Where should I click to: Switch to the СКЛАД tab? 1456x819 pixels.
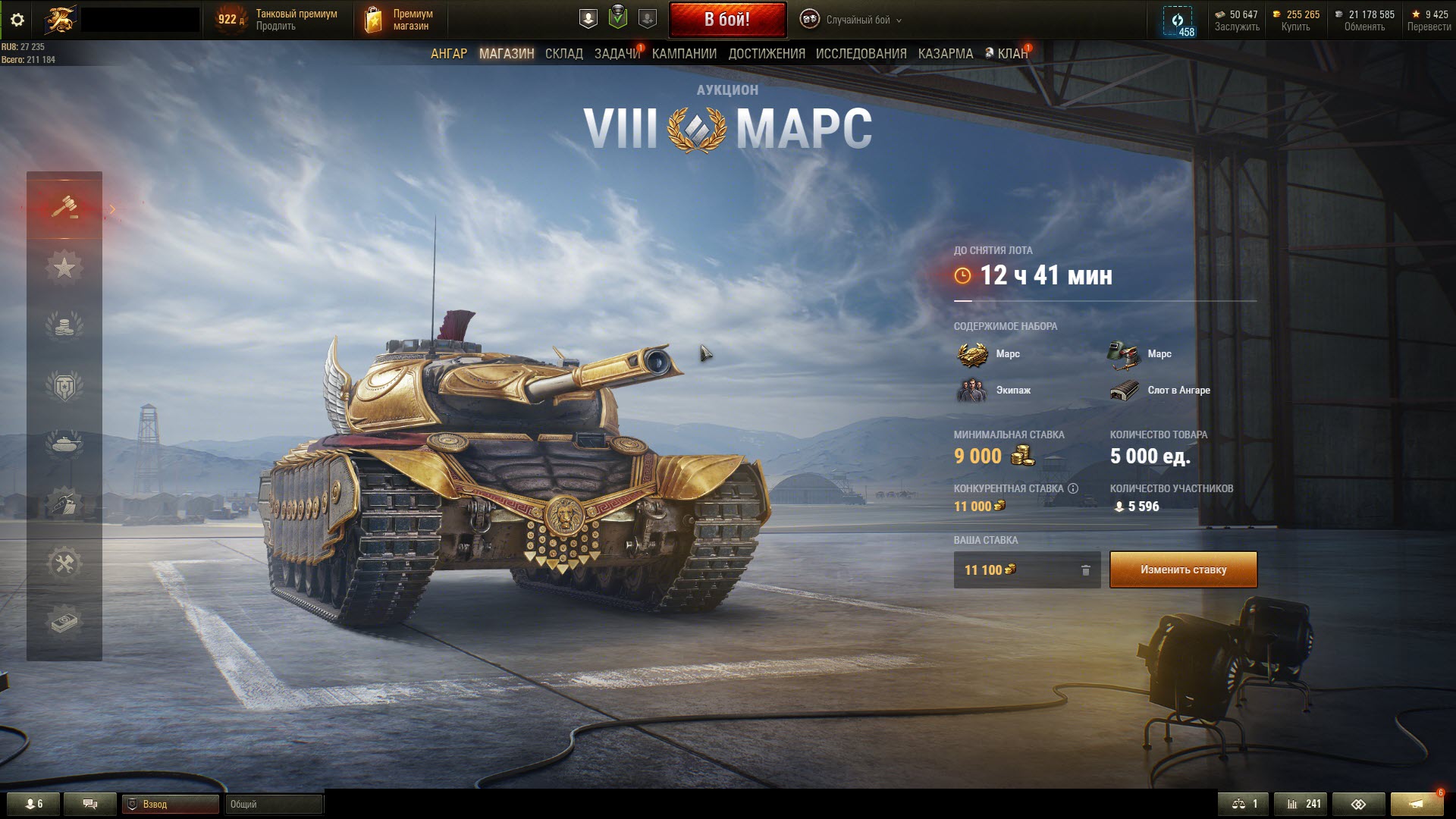[563, 54]
